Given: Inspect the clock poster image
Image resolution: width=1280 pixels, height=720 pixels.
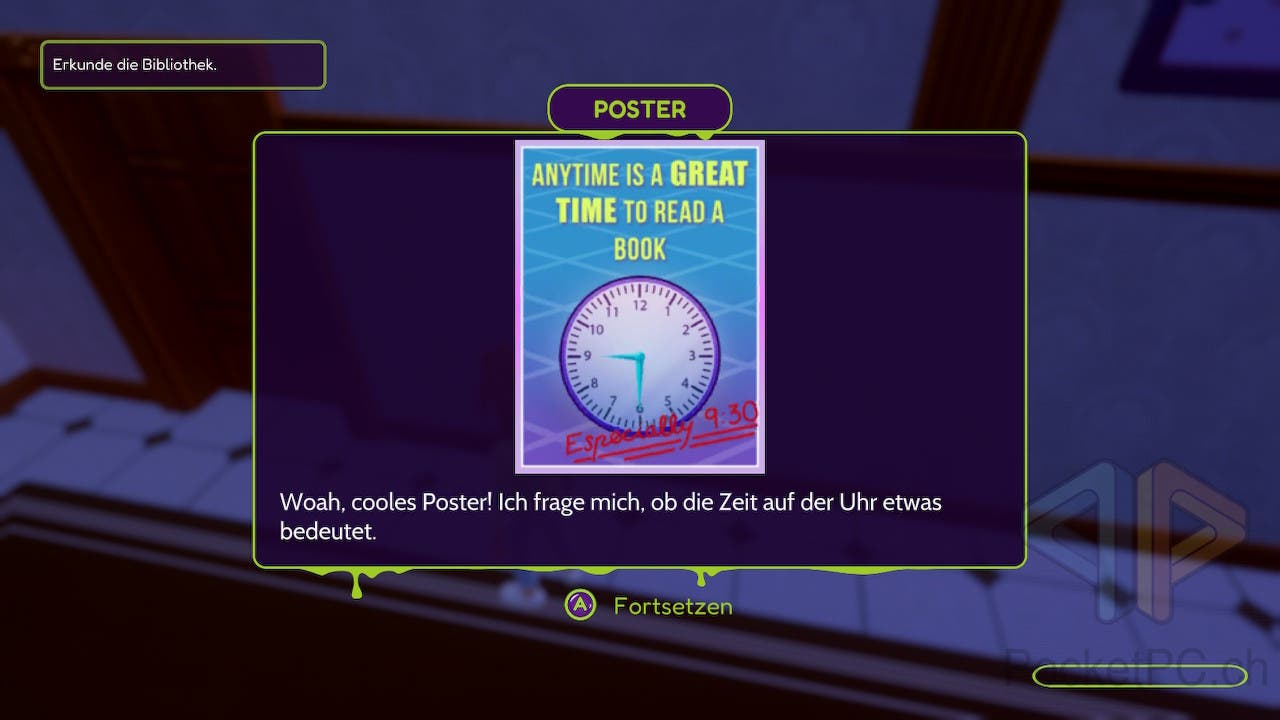Looking at the screenshot, I should point(639,306).
